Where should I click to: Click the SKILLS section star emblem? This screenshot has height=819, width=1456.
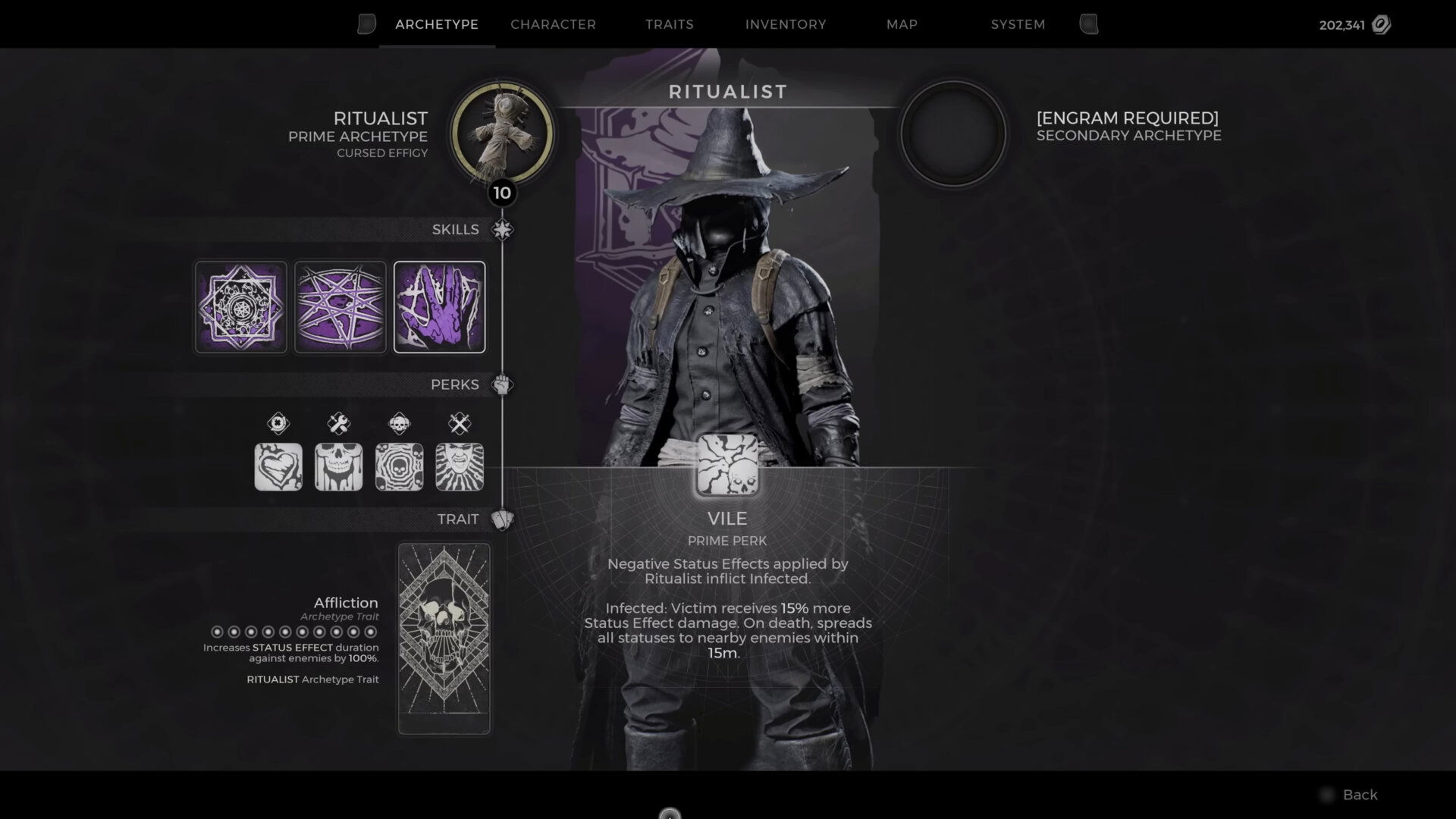point(503,228)
